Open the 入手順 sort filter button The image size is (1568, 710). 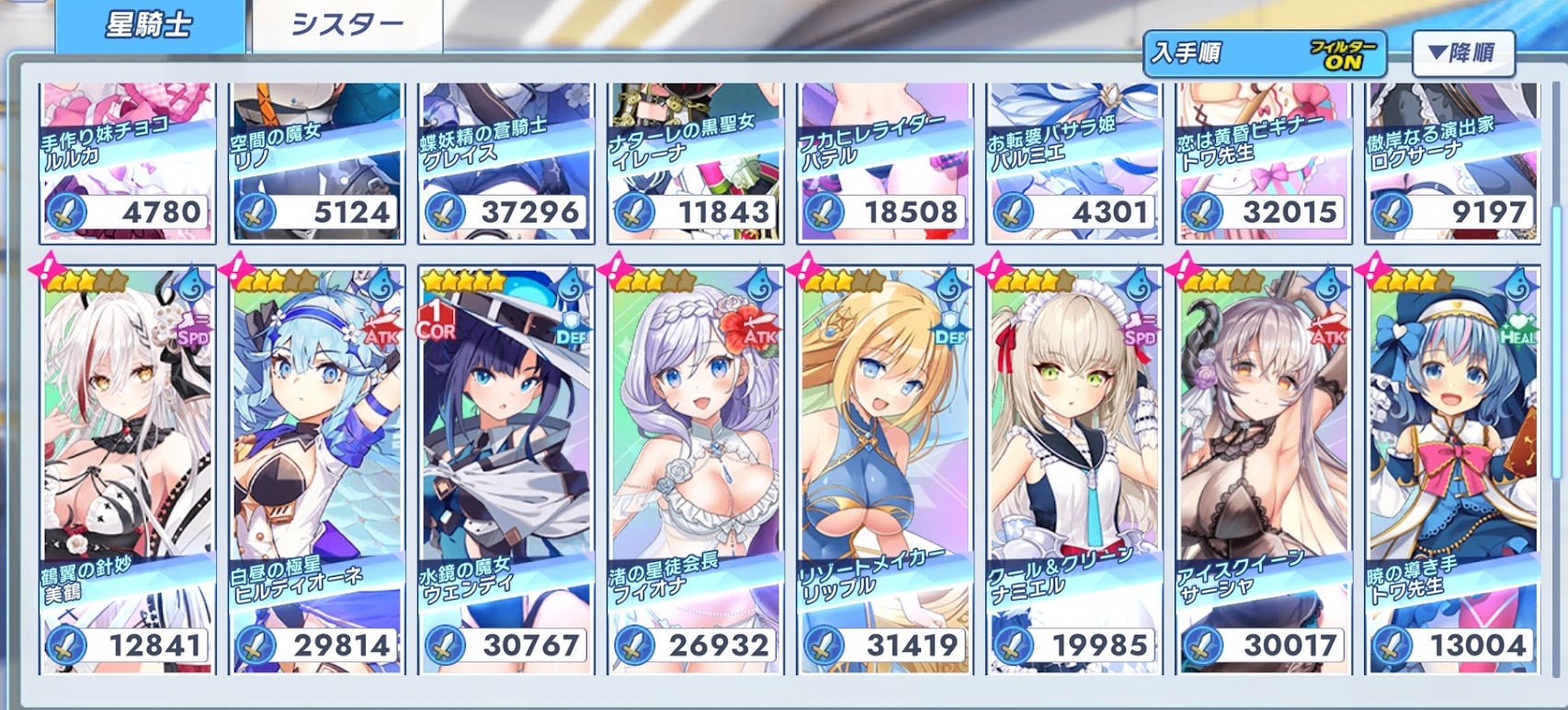1265,54
